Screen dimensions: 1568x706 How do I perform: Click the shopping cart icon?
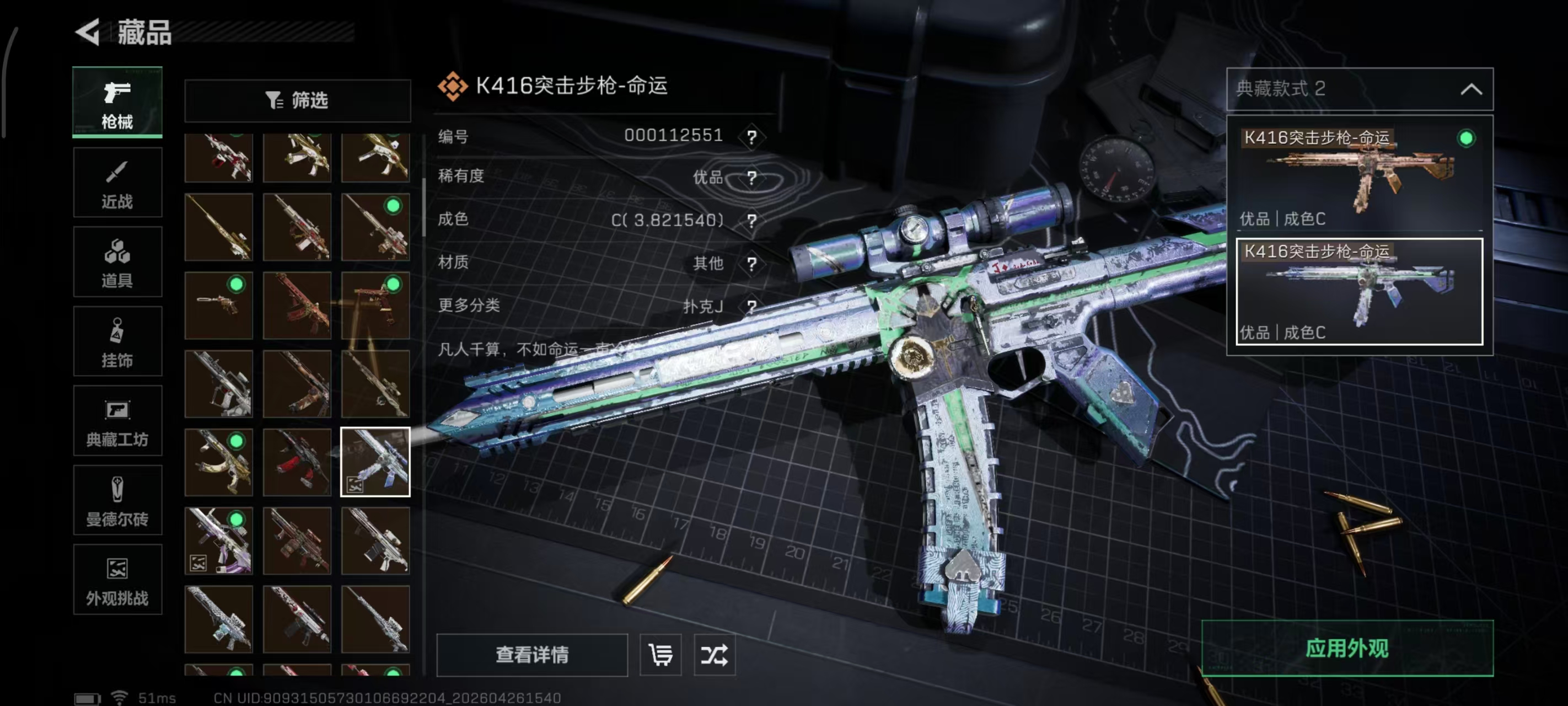click(x=661, y=655)
